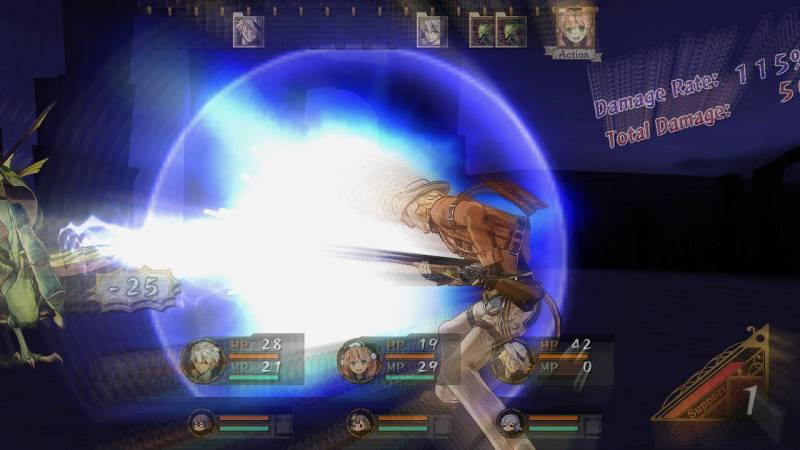Click the active turn portrait labeled Action
800x450 pixels.
(574, 30)
